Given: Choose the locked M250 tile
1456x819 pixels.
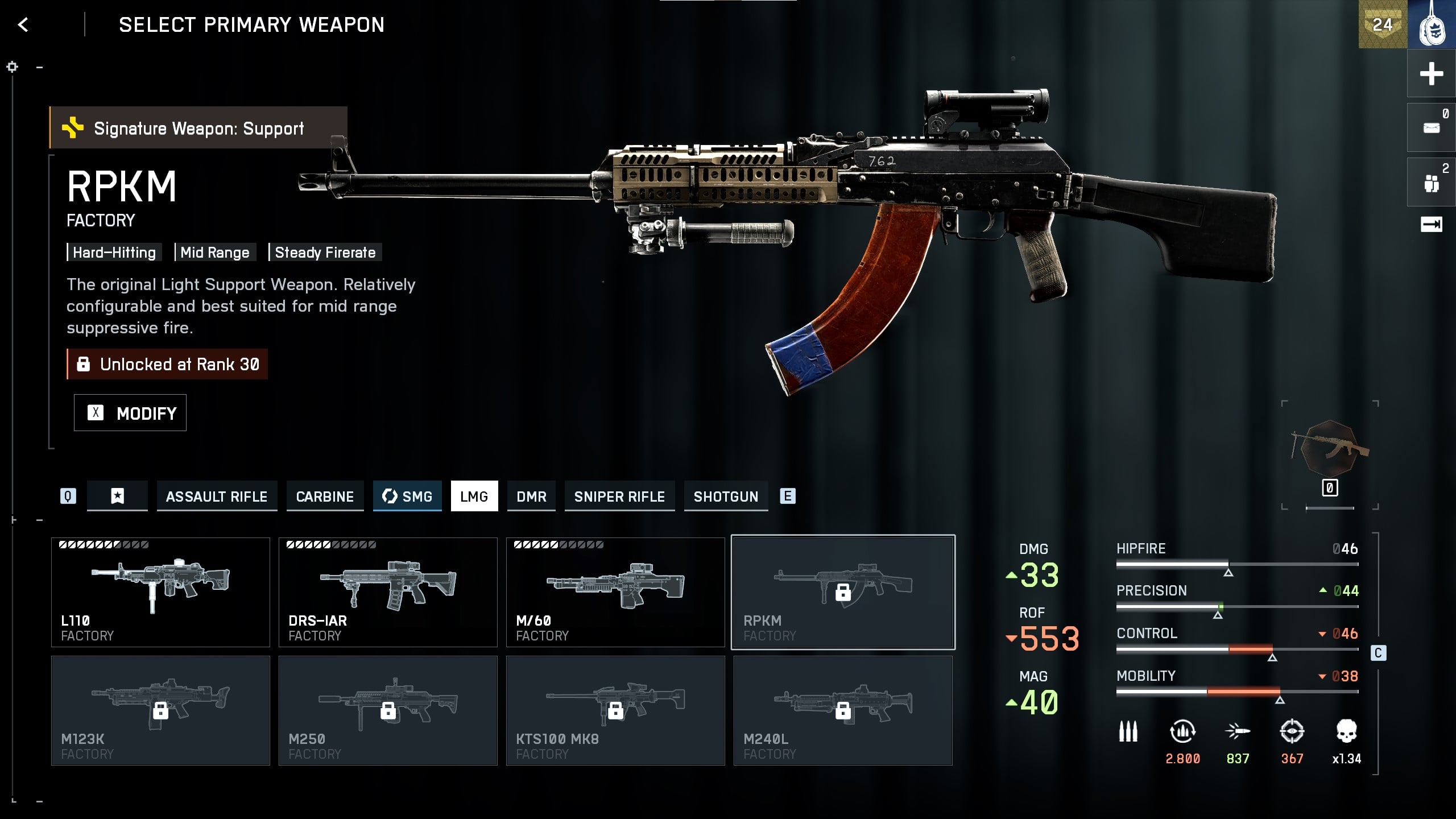Looking at the screenshot, I should coord(388,710).
